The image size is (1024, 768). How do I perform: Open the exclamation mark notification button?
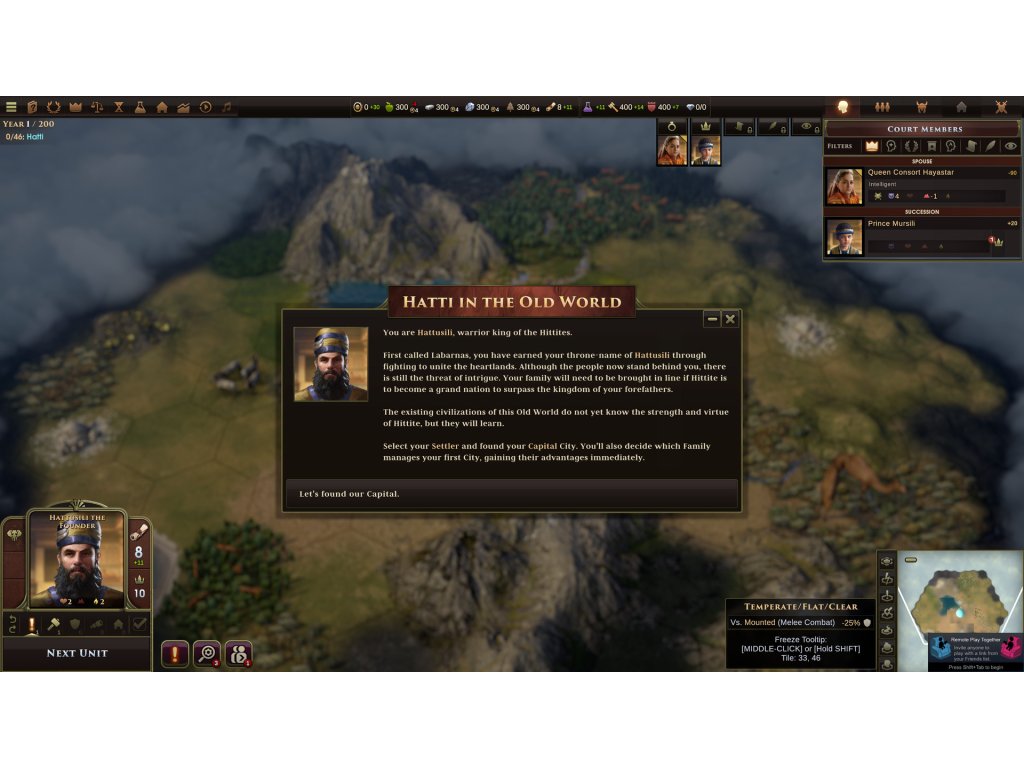[174, 654]
